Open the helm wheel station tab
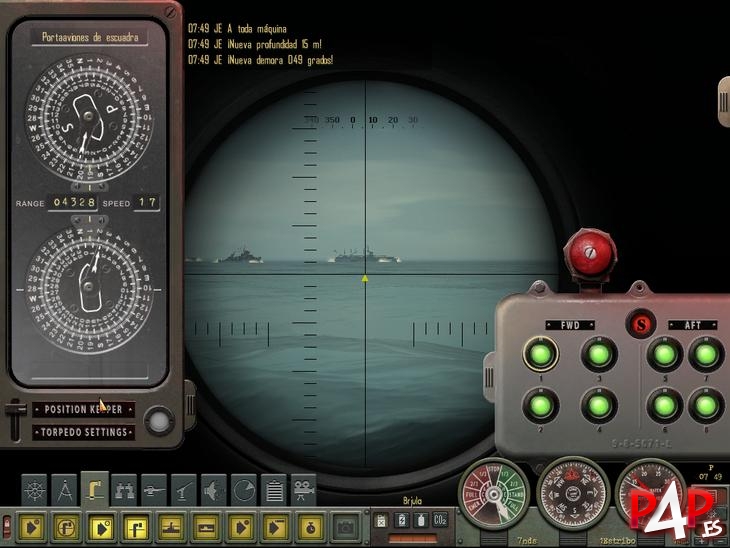Viewport: 730px width, 548px height. coord(34,489)
